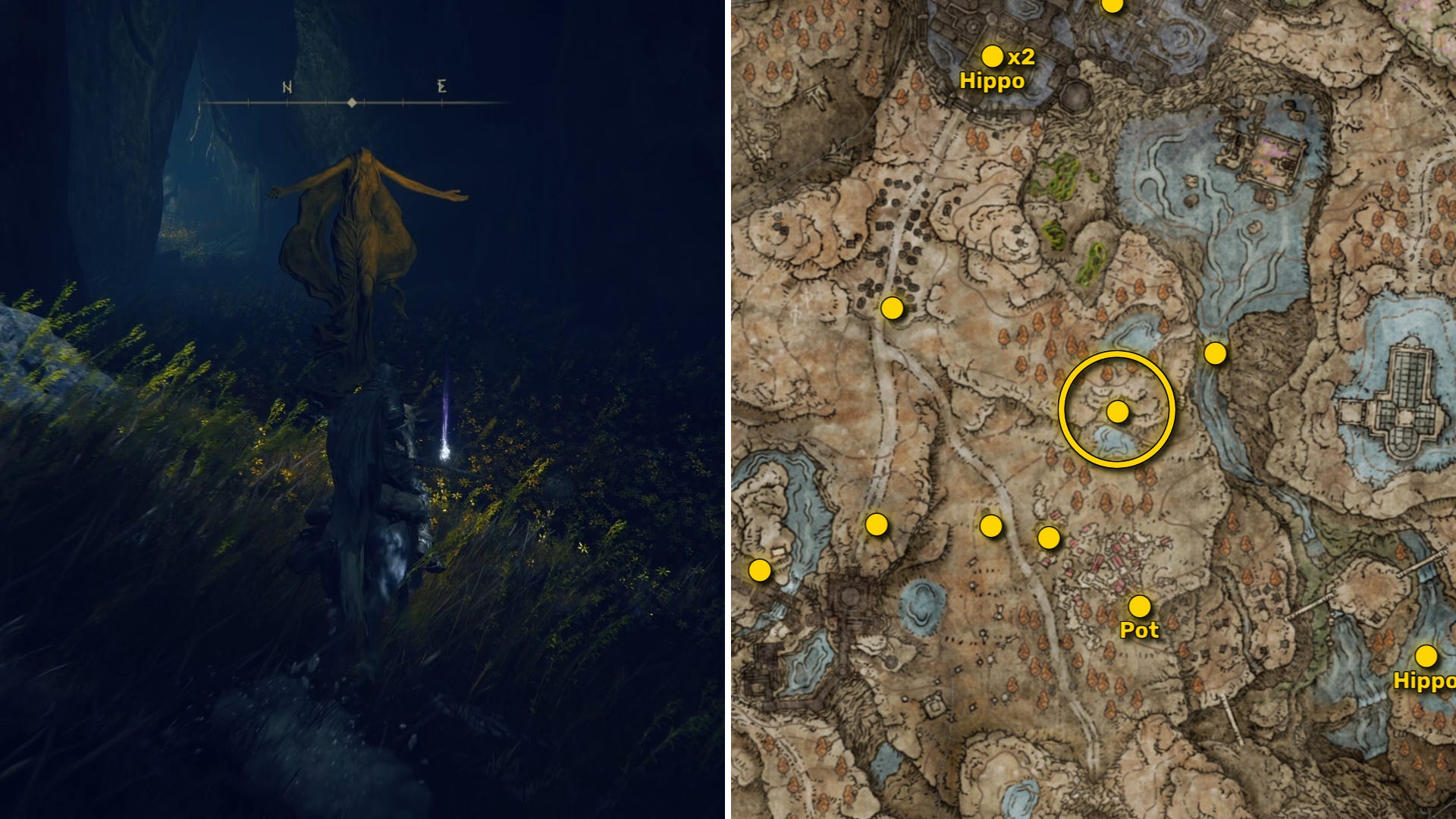Click the yellow marker labeled Pot
This screenshot has height=819, width=1456.
coord(1139,606)
